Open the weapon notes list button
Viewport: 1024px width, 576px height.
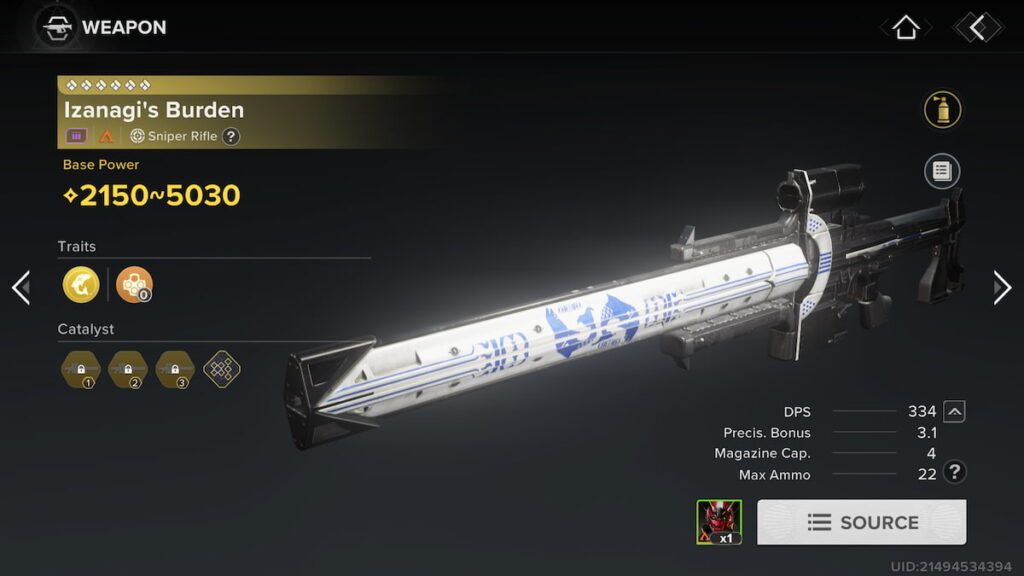pyautogui.click(x=942, y=171)
